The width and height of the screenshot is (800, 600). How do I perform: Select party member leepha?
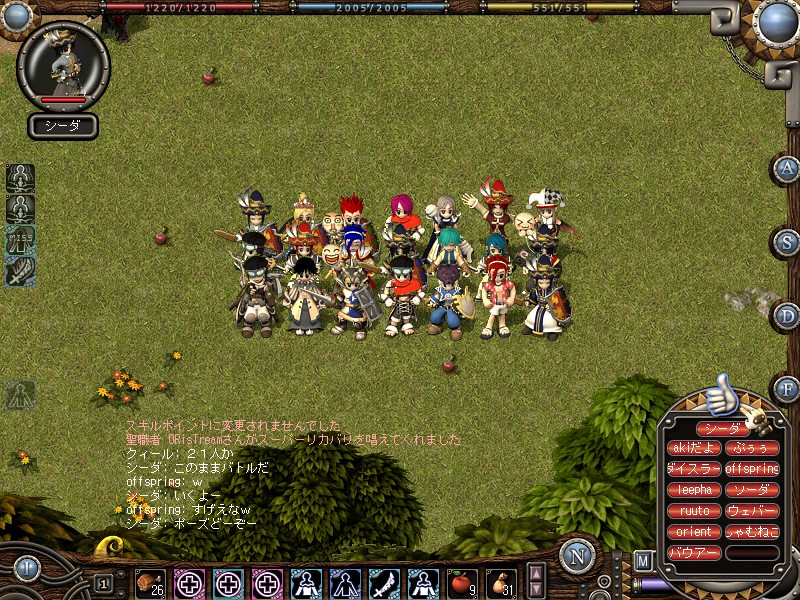coord(693,490)
